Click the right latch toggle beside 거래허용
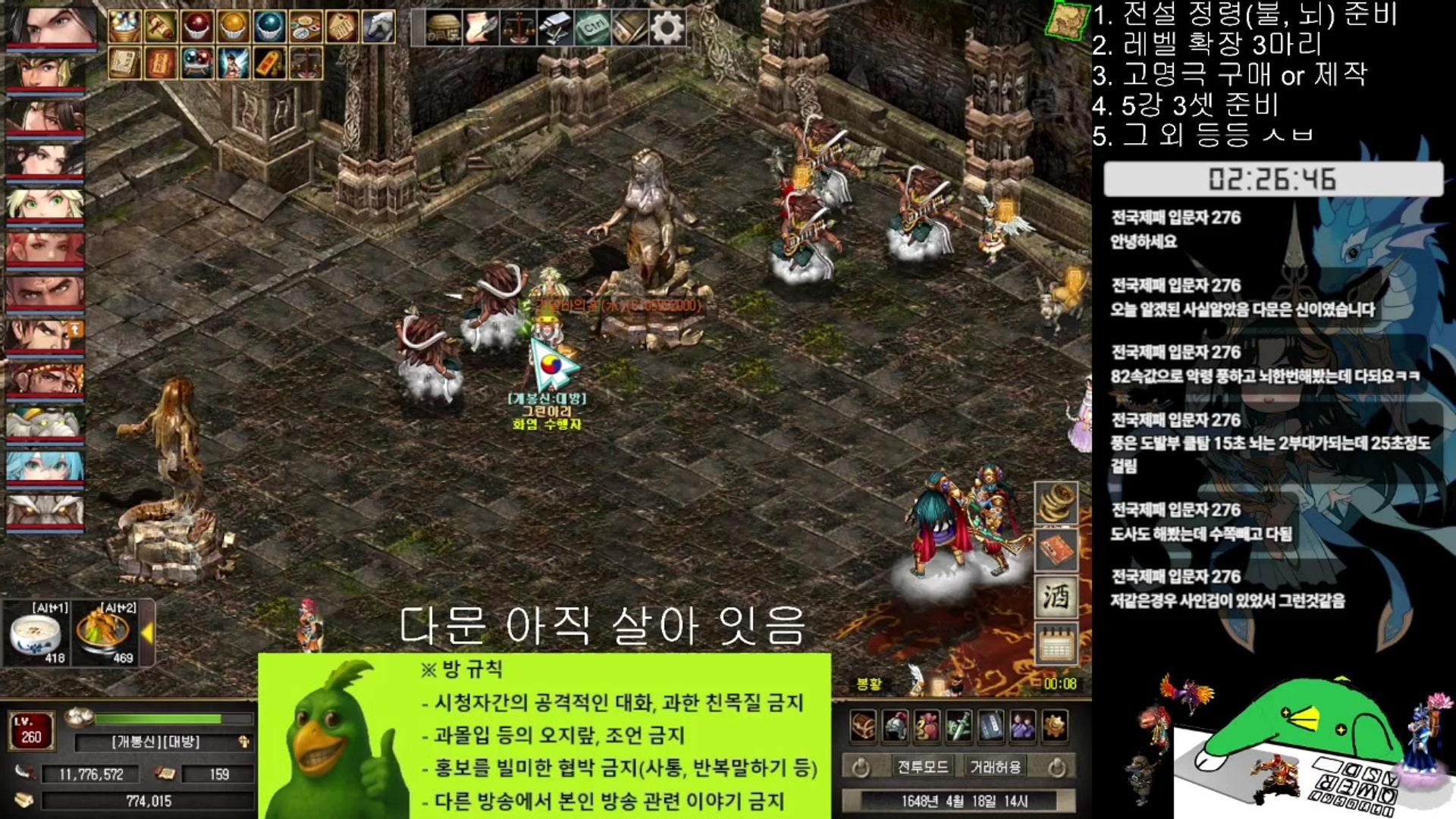Viewport: 1456px width, 819px height. pyautogui.click(x=1057, y=767)
